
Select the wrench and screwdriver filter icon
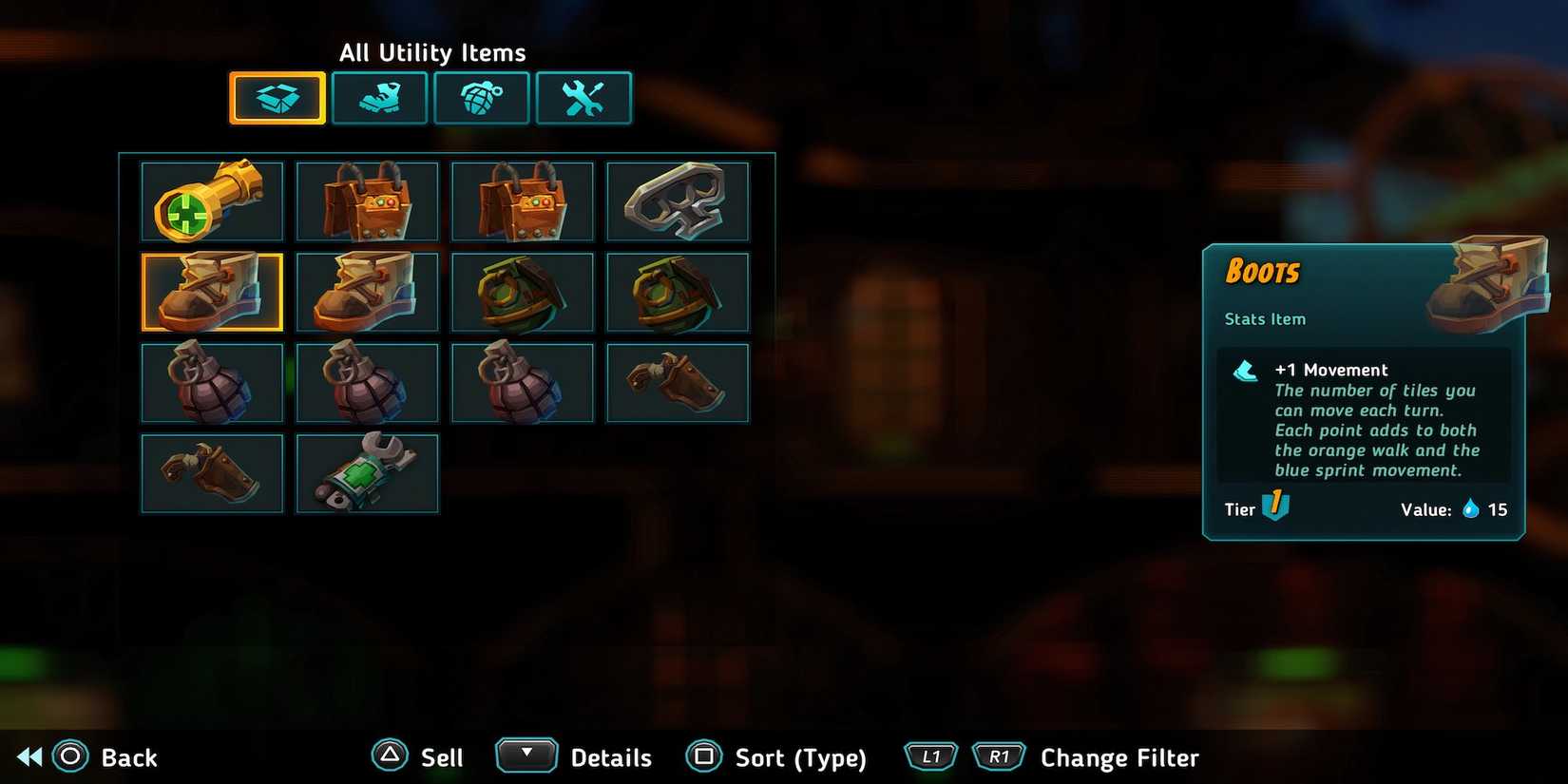click(583, 97)
